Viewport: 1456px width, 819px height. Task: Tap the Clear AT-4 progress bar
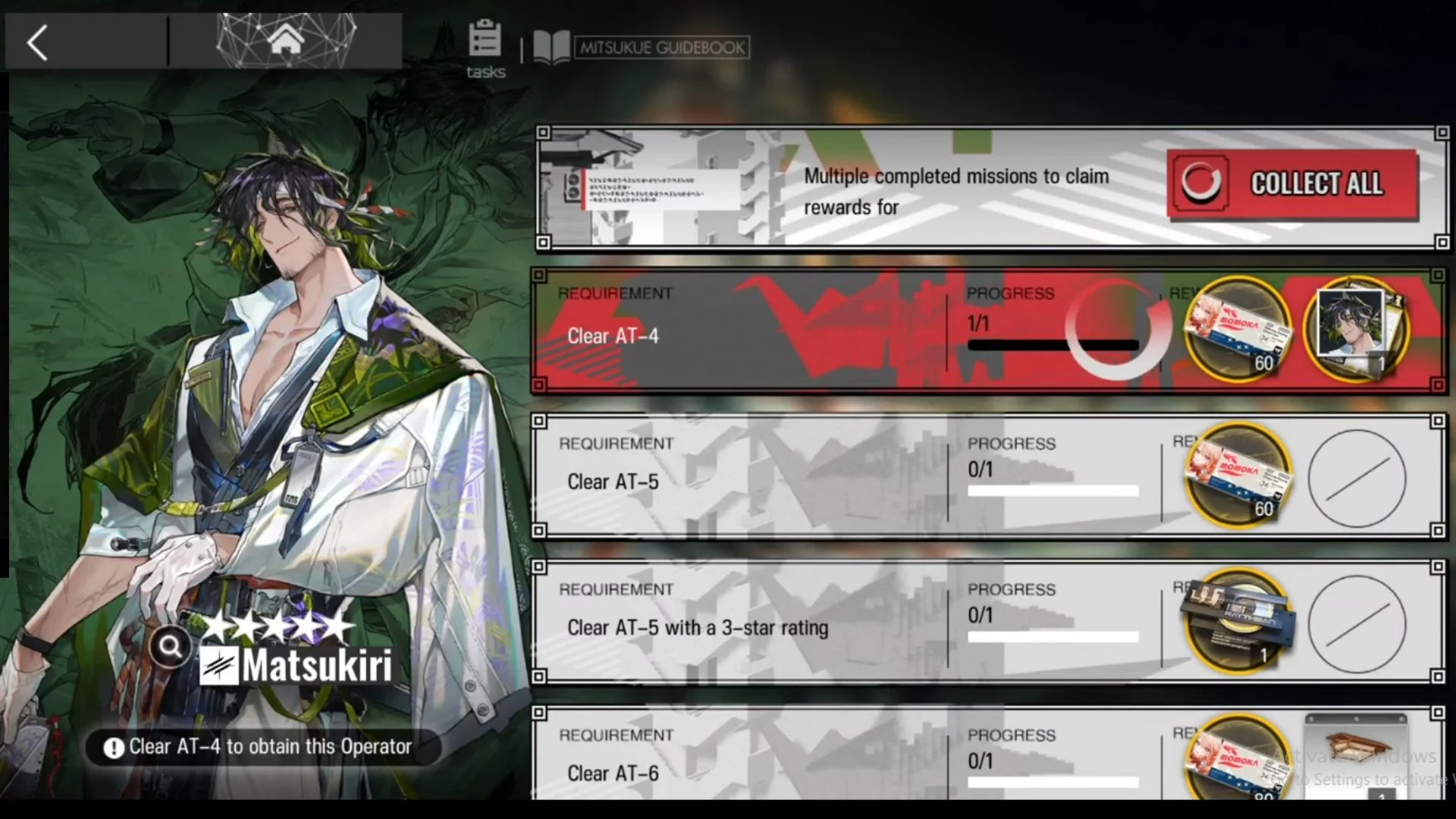coord(1053,346)
